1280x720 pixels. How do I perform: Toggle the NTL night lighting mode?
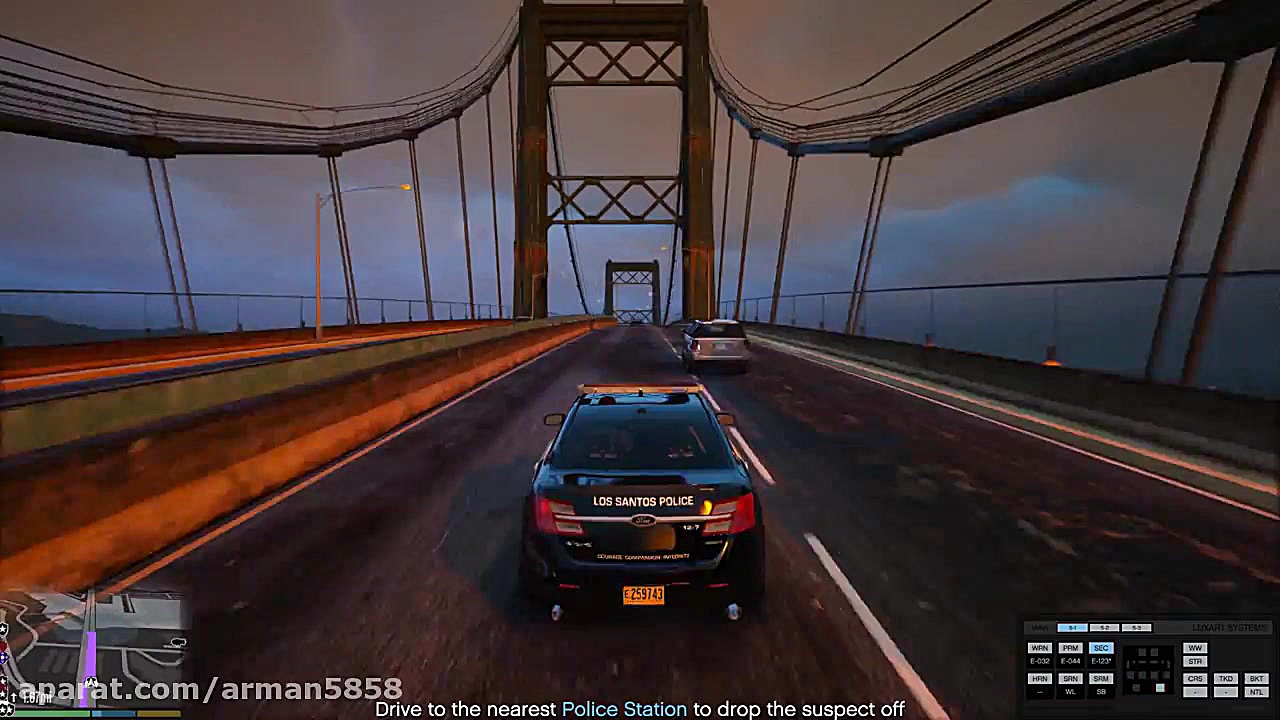click(x=1258, y=692)
